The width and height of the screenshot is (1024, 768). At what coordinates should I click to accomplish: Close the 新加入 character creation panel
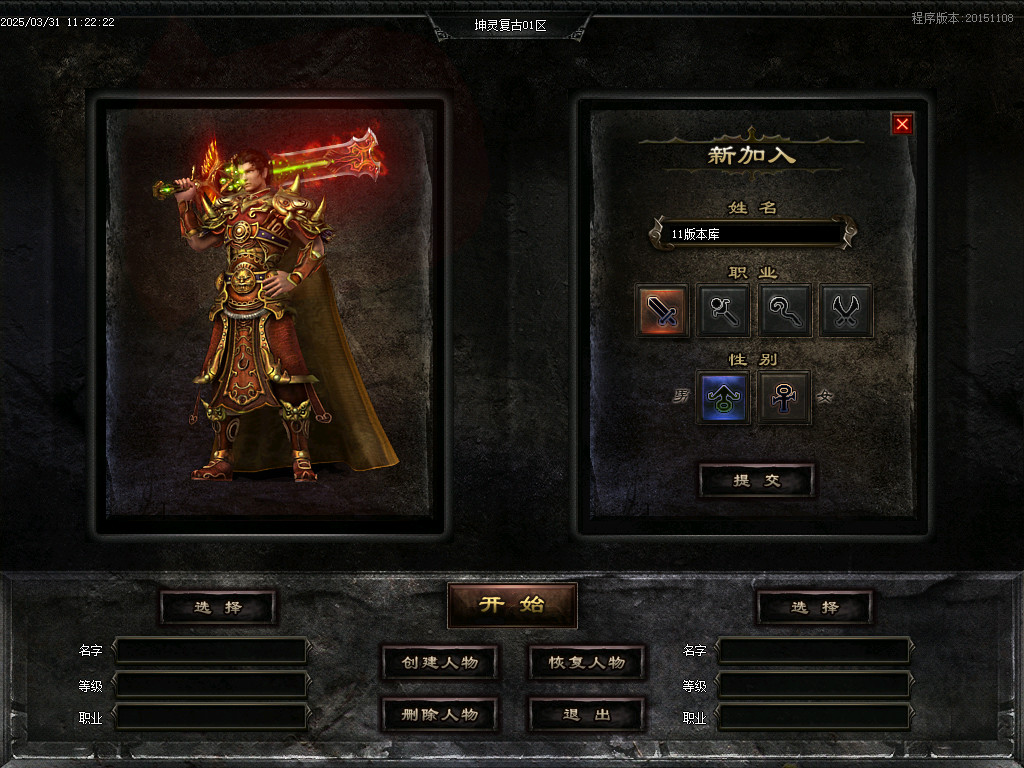(x=902, y=124)
